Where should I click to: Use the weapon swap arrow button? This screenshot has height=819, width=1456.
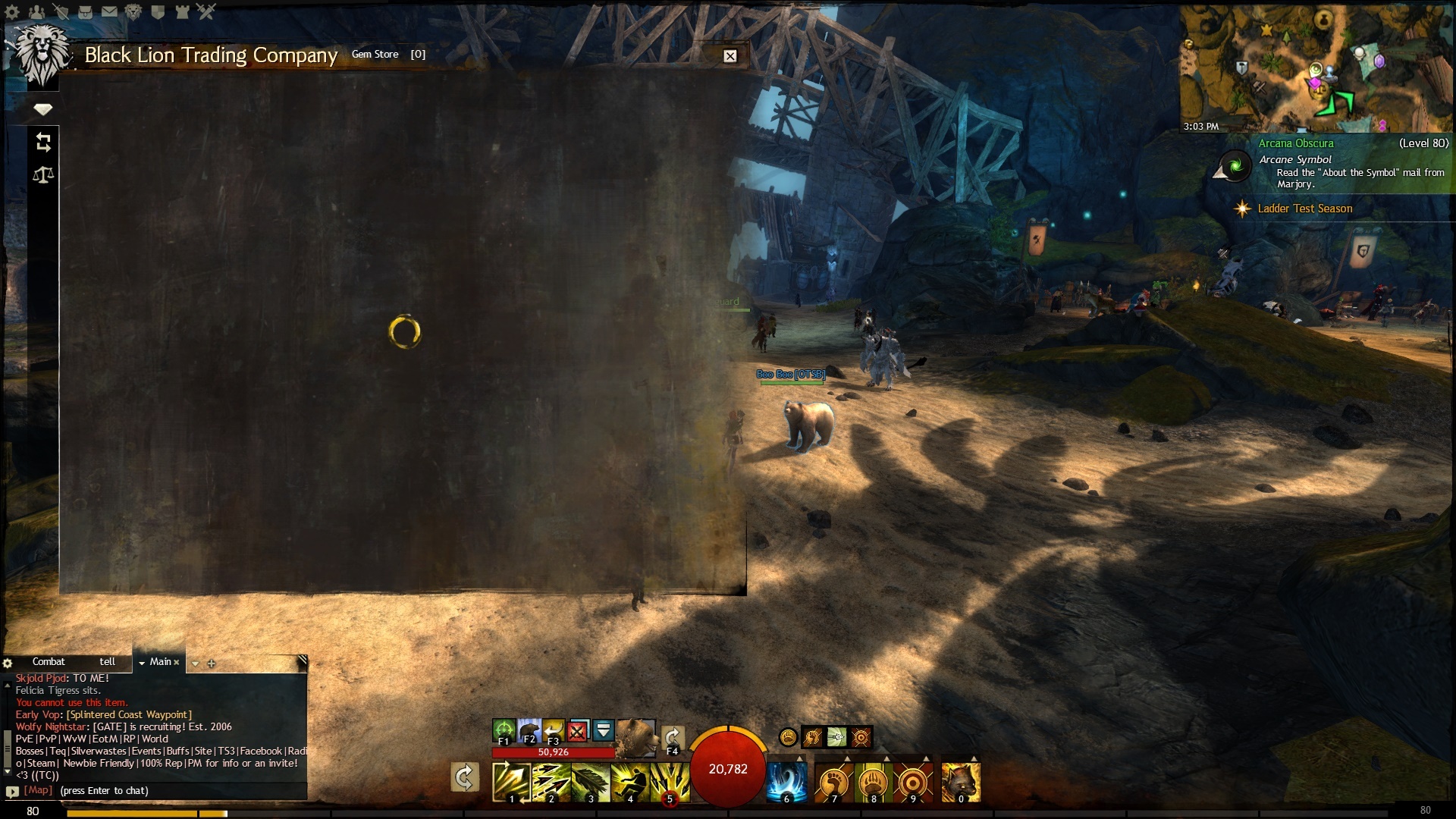(464, 777)
